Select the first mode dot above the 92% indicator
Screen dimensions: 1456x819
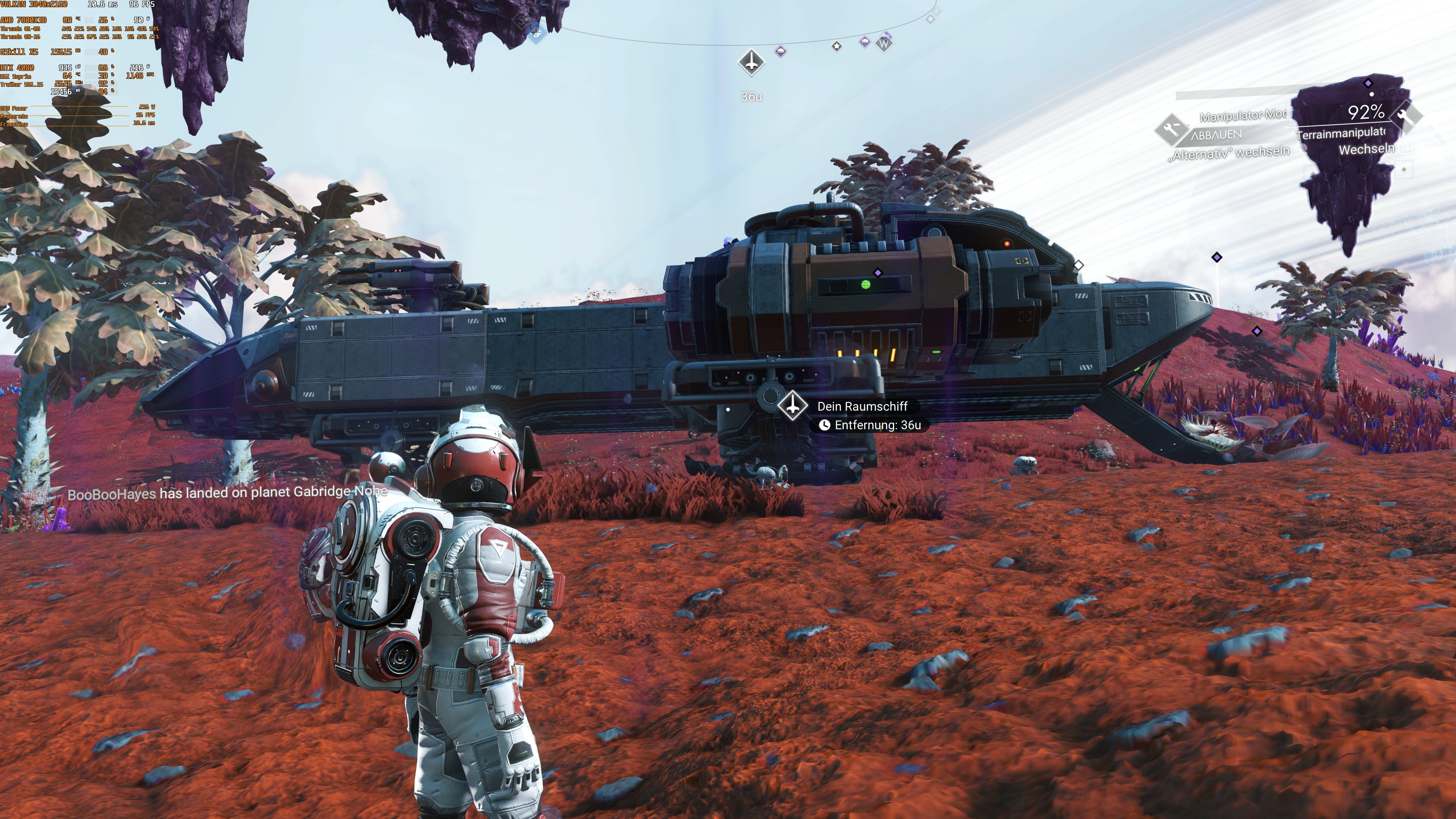coord(1372,94)
